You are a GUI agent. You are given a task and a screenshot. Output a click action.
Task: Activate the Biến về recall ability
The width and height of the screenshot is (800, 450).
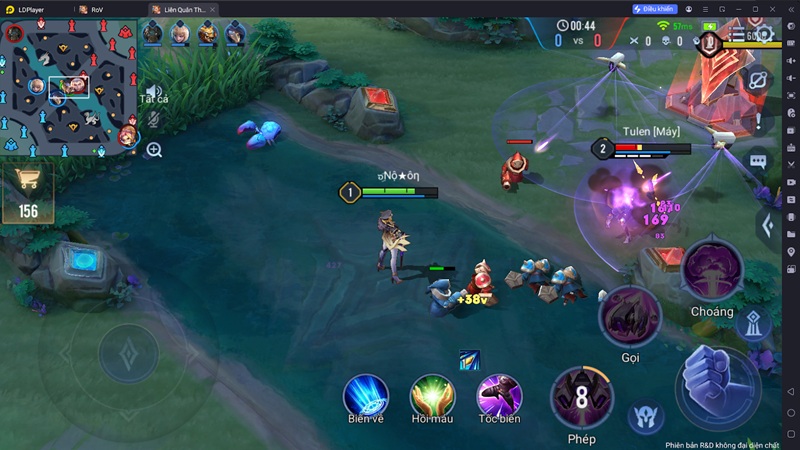[365, 394]
